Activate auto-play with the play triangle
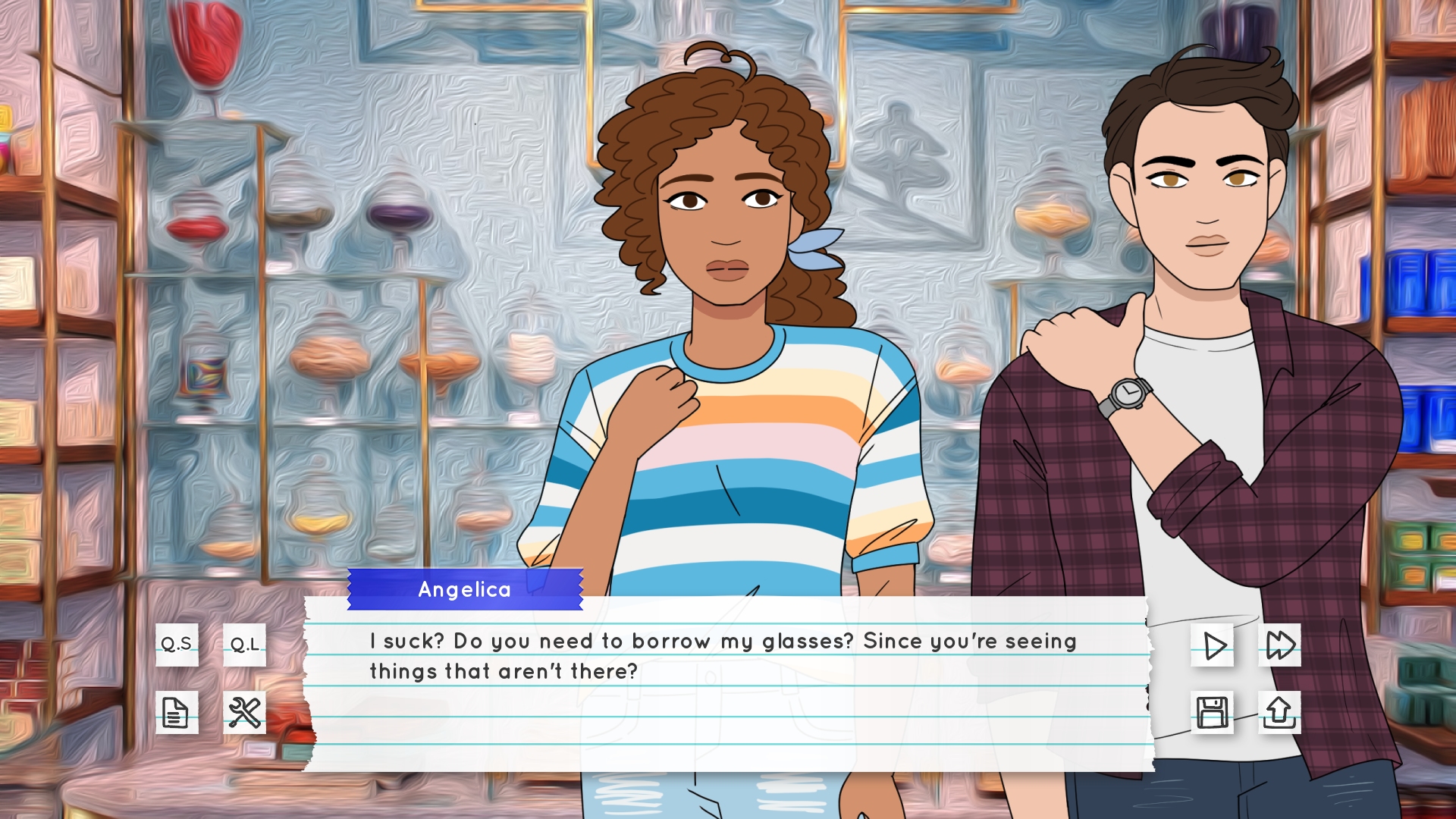Screen dimensions: 1456x819 (x=1212, y=645)
